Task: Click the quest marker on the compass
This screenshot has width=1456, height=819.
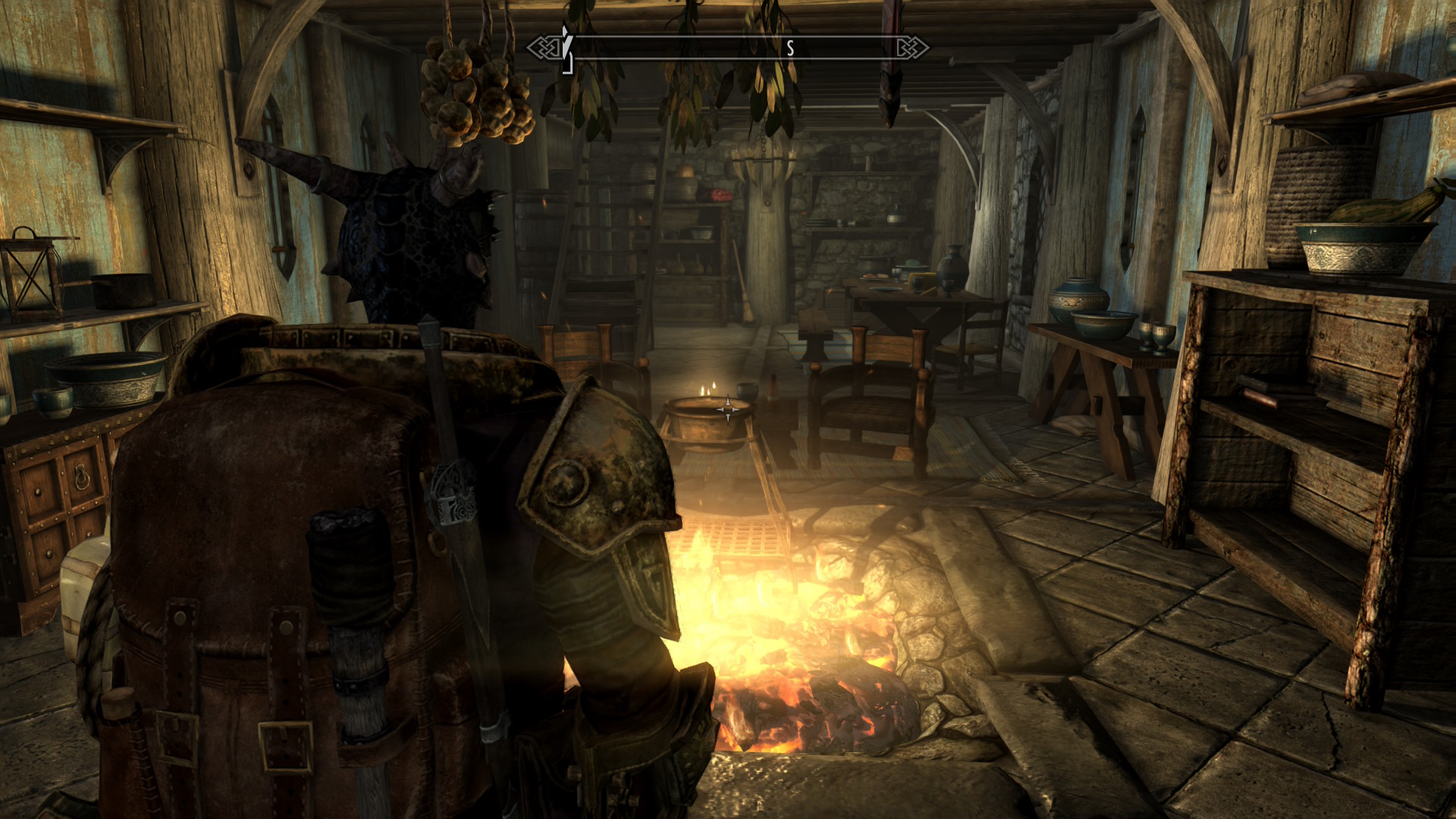Action: [x=566, y=49]
